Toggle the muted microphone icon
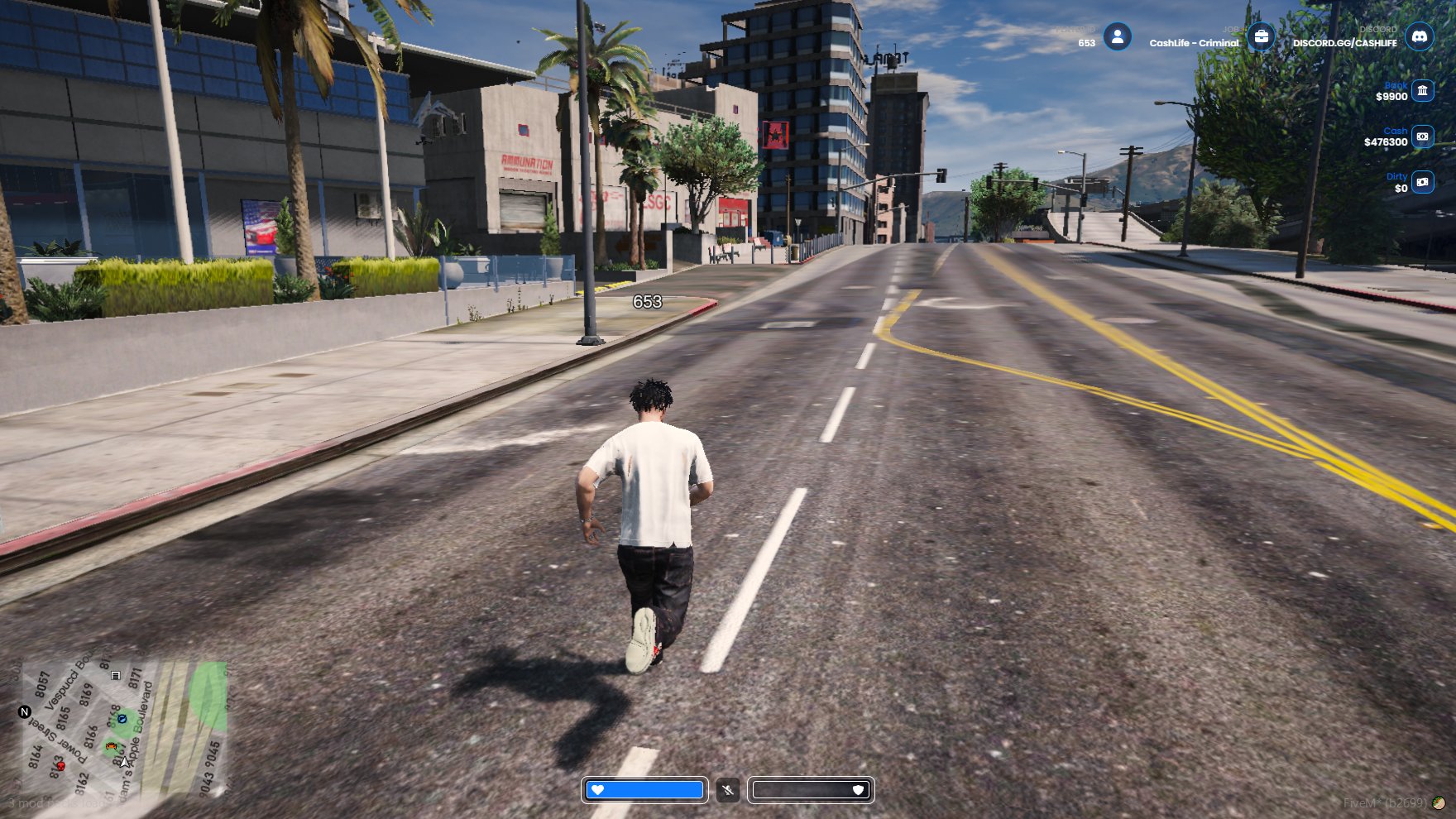 pyautogui.click(x=728, y=790)
